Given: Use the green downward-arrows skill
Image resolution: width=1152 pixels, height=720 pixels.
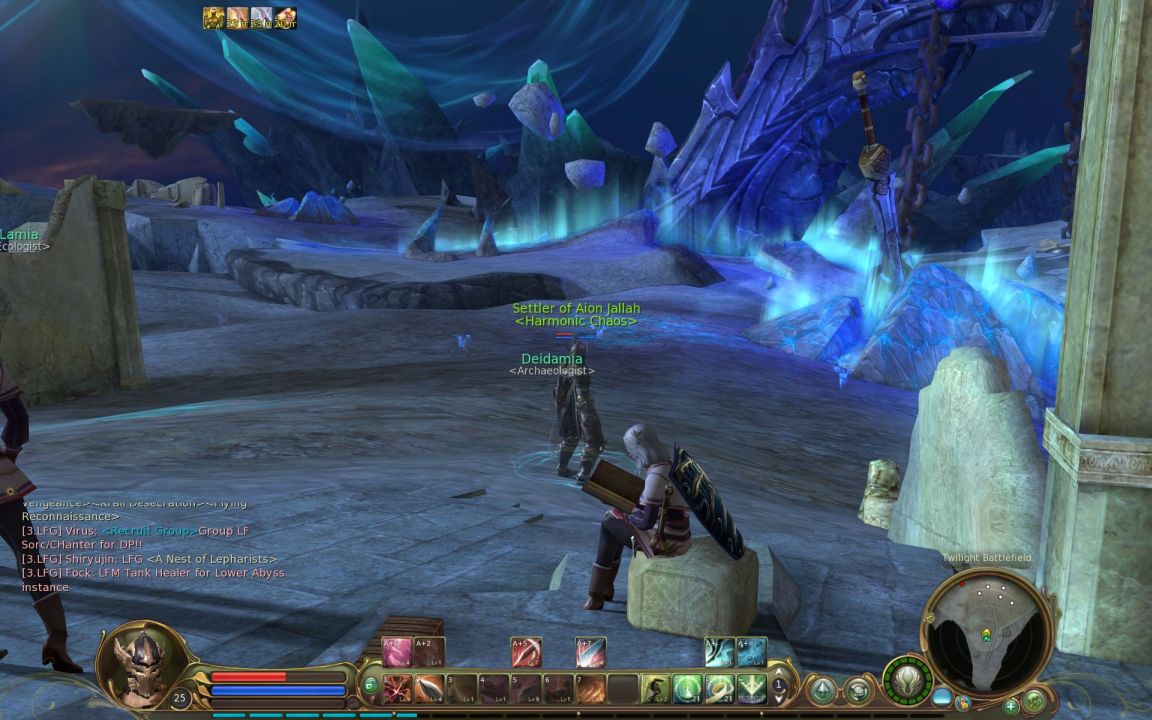Looking at the screenshot, I should tap(751, 688).
